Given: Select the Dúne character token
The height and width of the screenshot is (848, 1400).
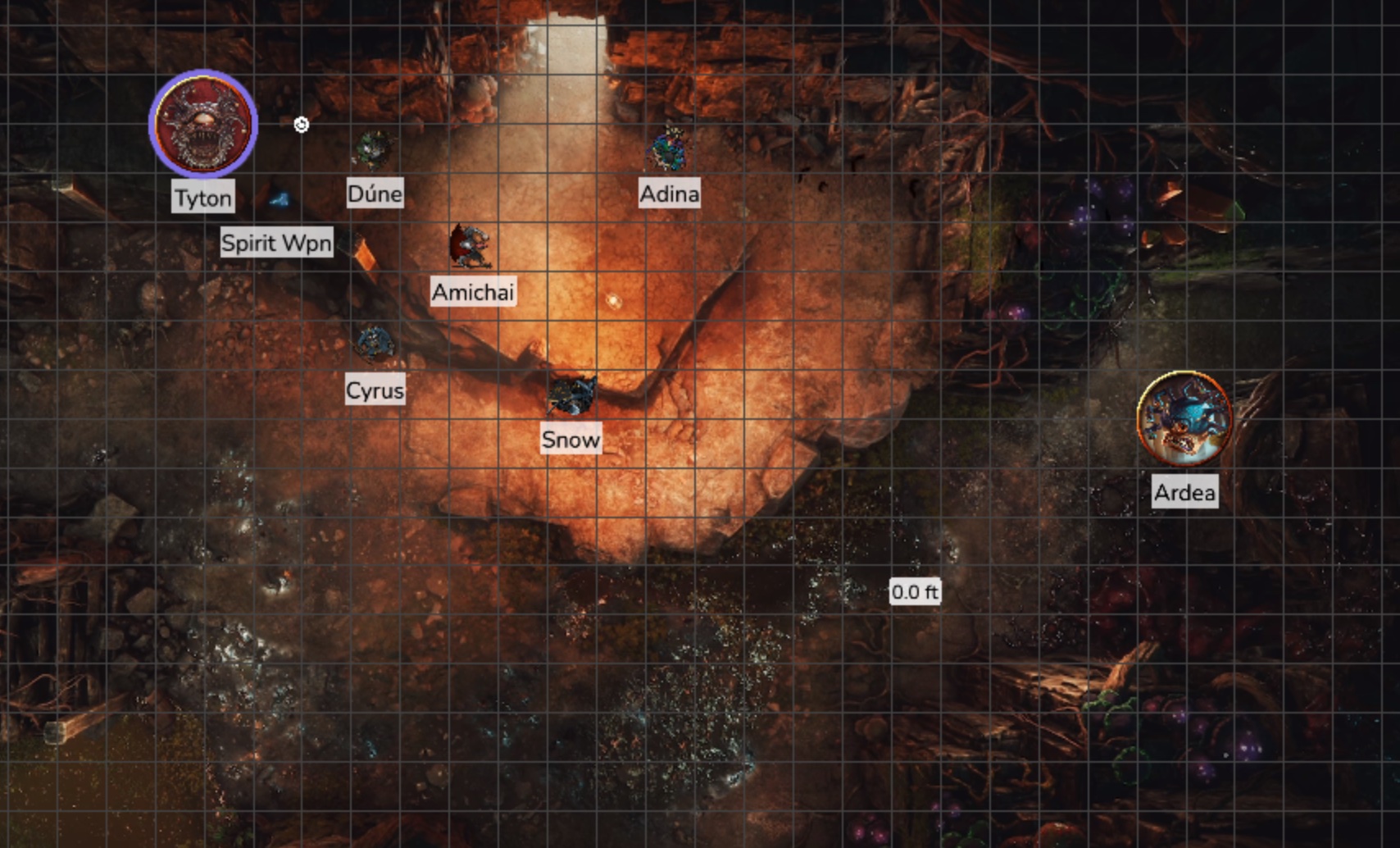Looking at the screenshot, I should coord(373,149).
